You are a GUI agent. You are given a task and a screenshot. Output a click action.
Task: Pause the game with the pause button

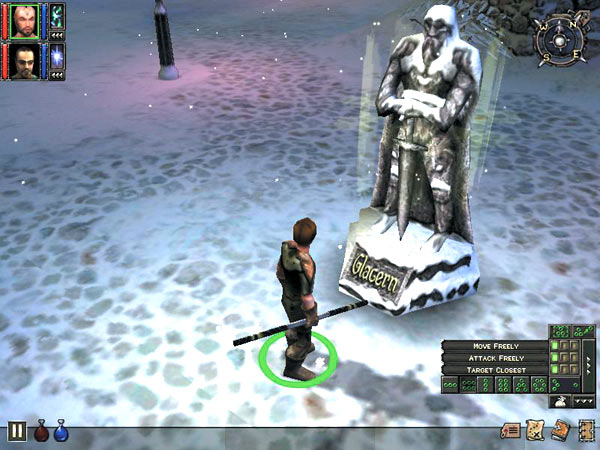point(17,432)
